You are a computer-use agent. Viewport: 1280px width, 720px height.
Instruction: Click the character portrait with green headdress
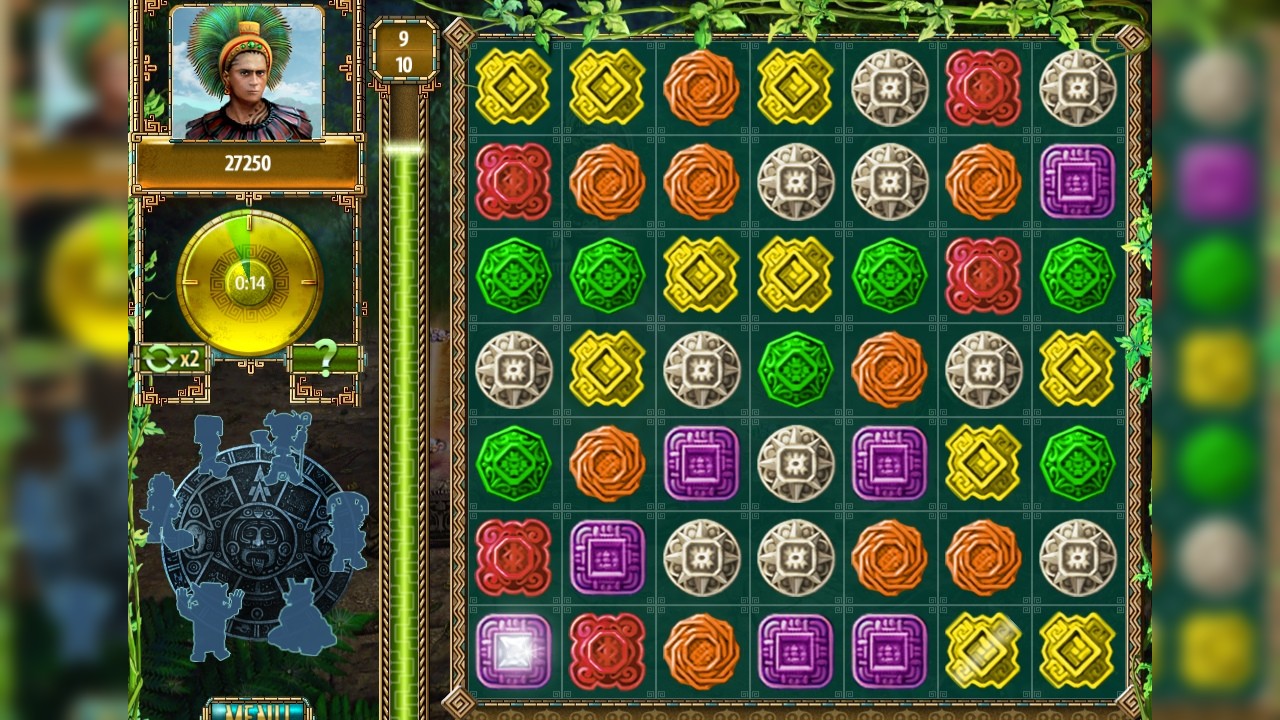243,75
